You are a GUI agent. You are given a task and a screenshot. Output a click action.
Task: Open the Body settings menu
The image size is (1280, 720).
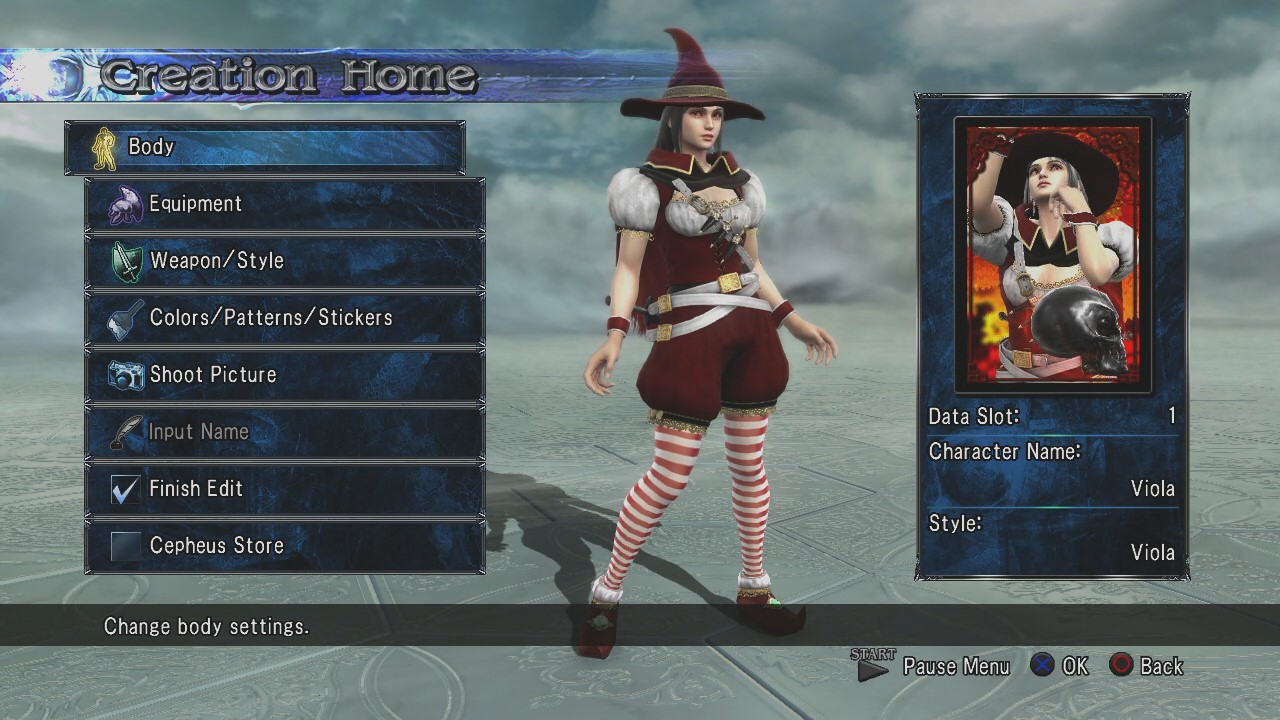coord(264,147)
